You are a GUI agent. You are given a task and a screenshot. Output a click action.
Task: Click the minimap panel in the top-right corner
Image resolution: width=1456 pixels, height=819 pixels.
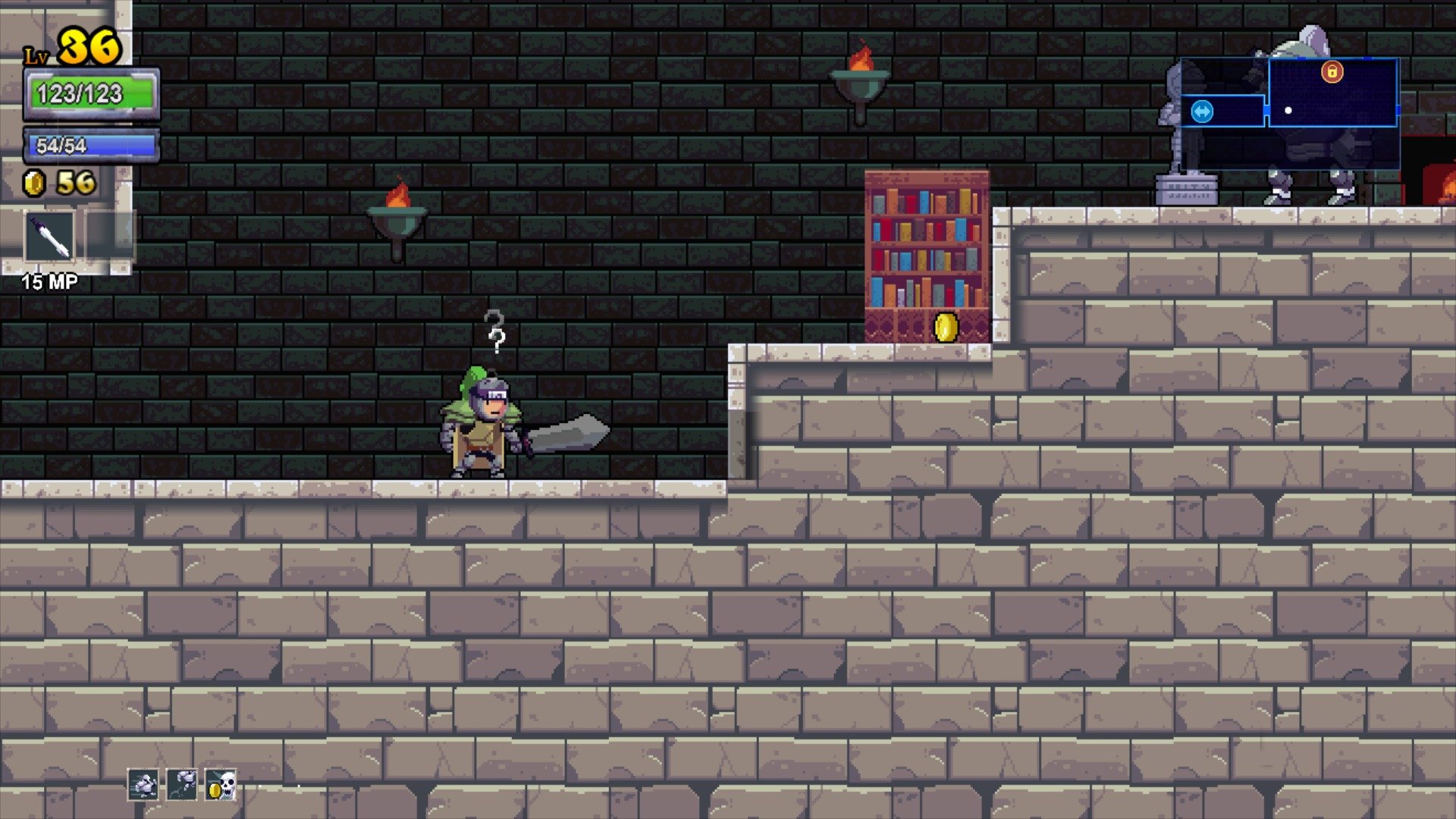coord(1289,110)
